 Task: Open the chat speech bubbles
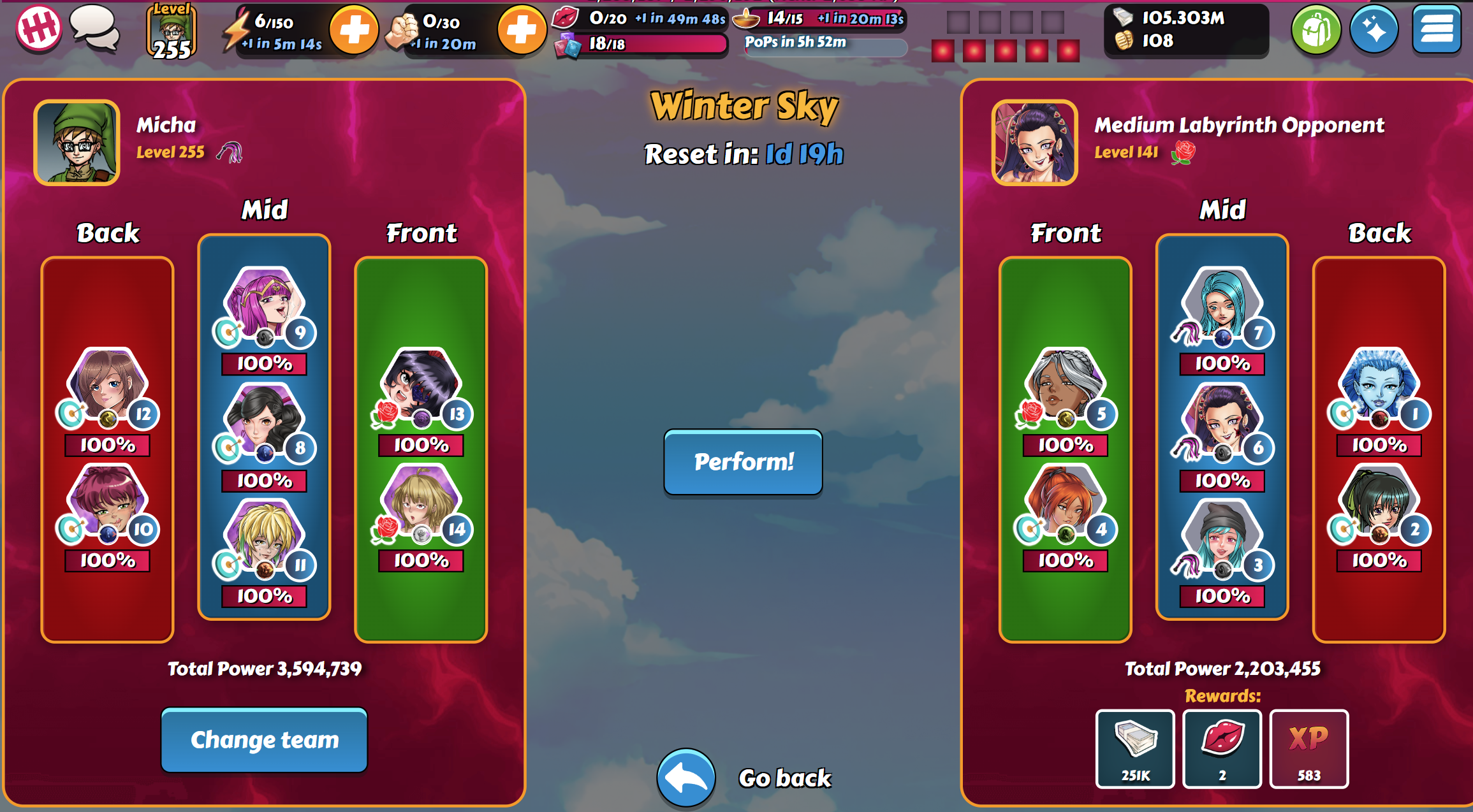coord(94,28)
